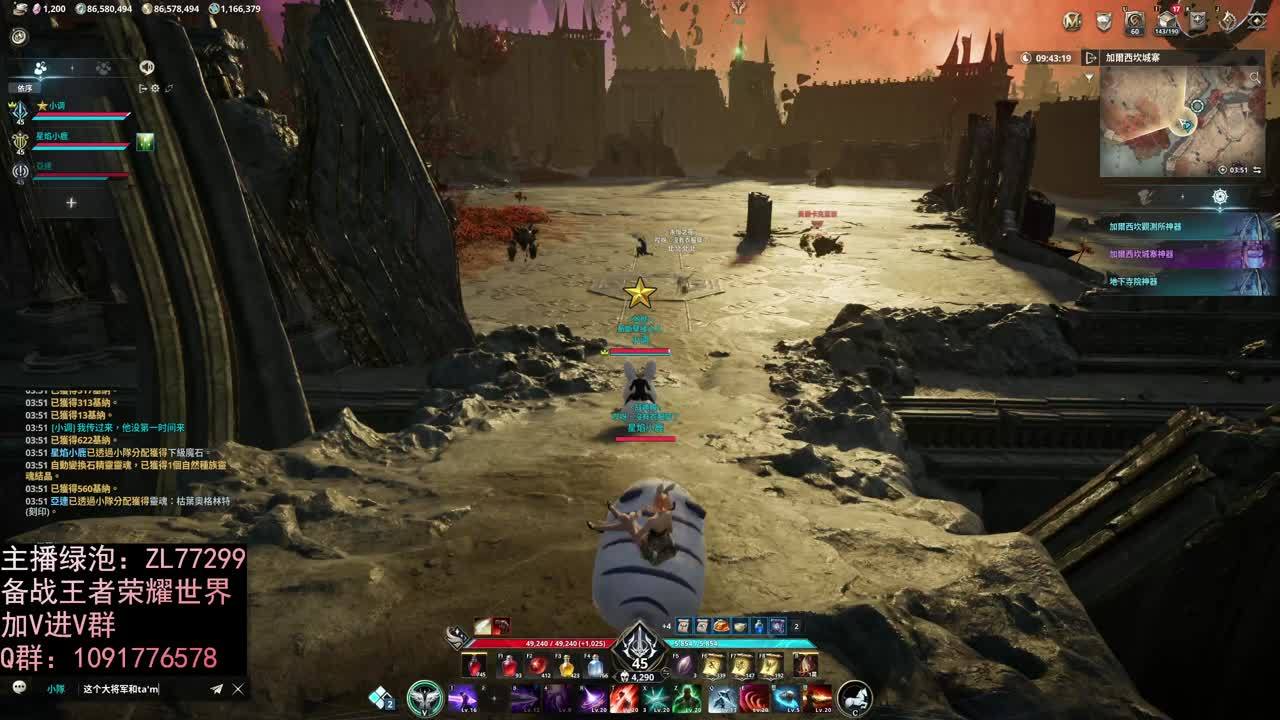Screen dimensions: 1280x720
Task: Open party settings gear icon
Action: tap(155, 89)
